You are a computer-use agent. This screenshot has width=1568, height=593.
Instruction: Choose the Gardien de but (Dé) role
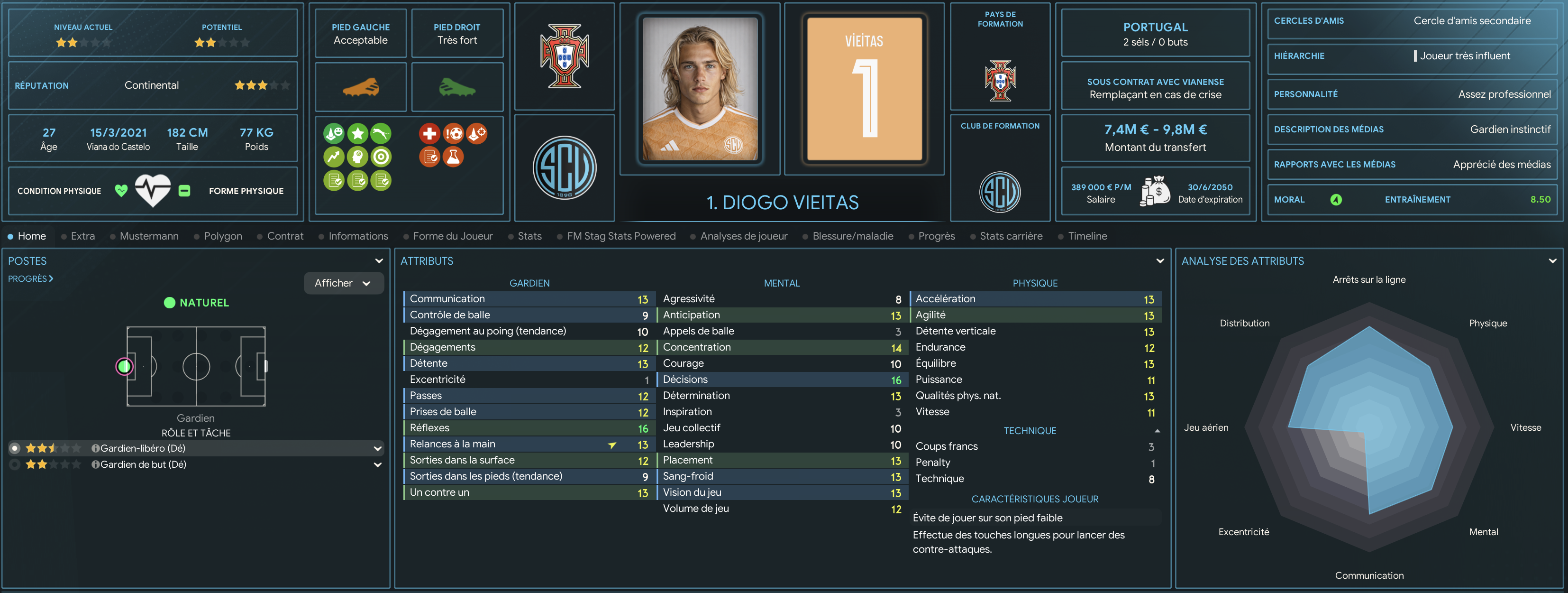(142, 464)
